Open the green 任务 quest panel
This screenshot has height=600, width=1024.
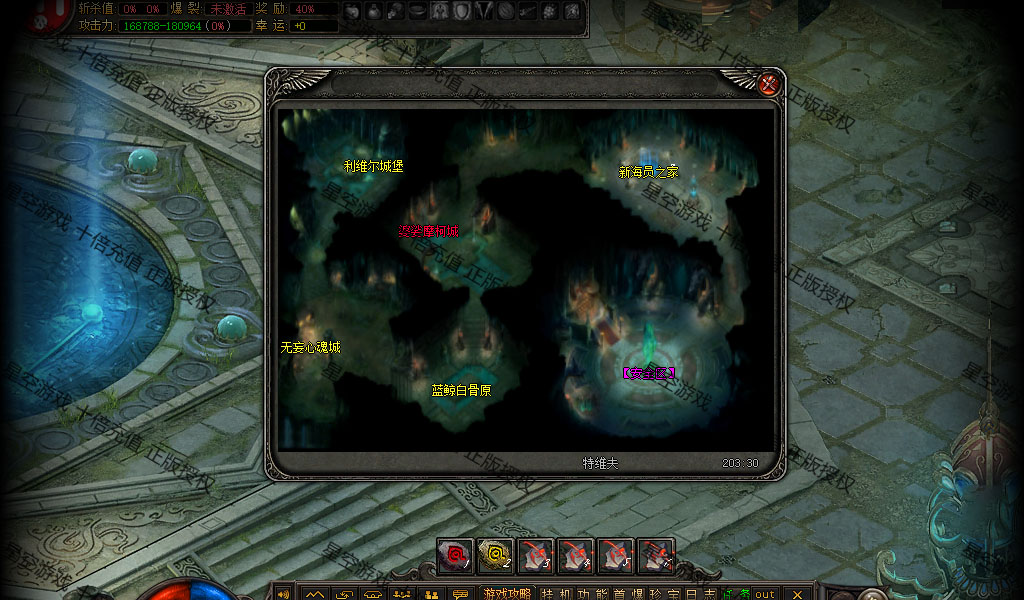(x=736, y=593)
